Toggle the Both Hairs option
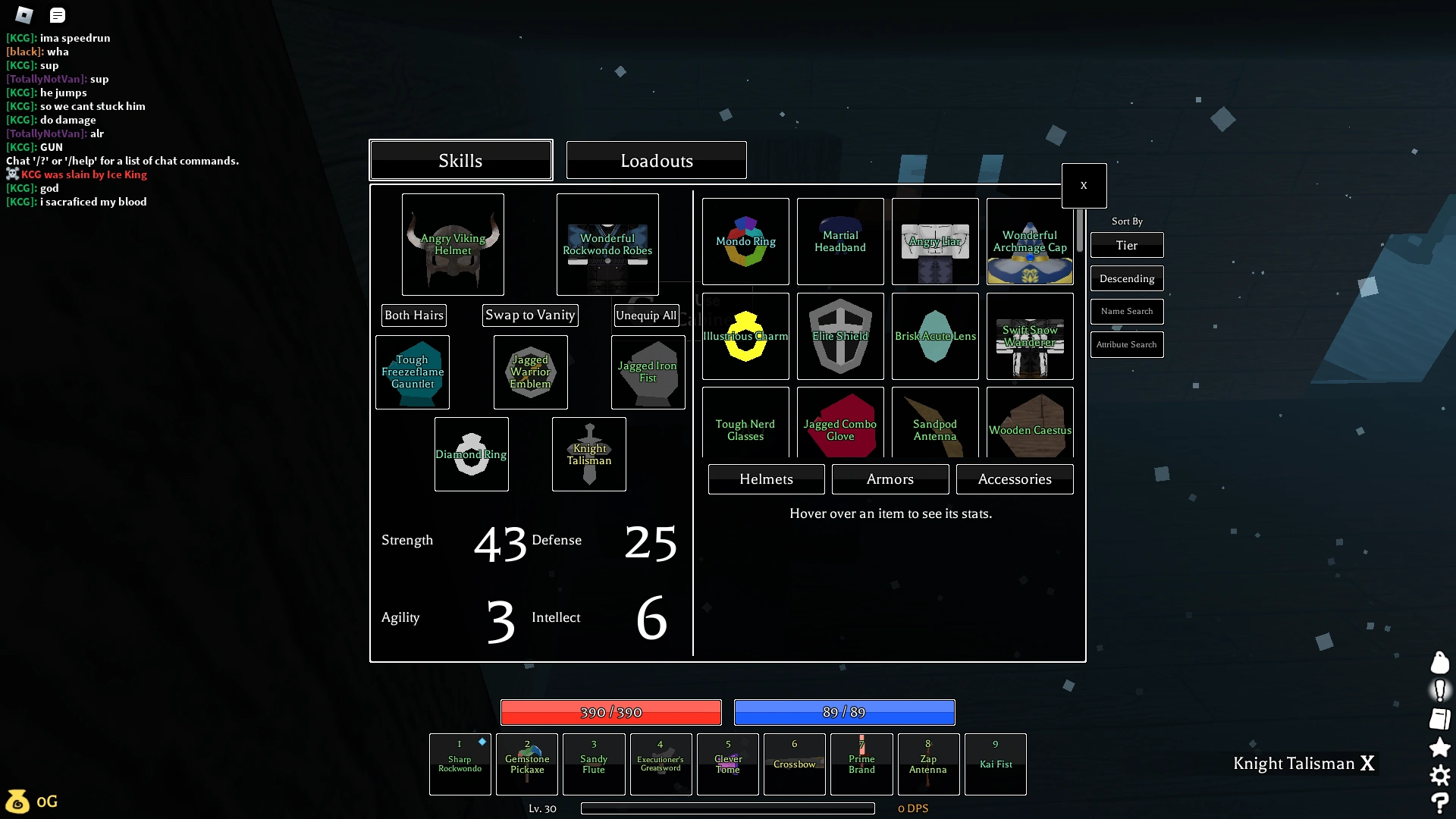The height and width of the screenshot is (819, 1456). tap(413, 315)
